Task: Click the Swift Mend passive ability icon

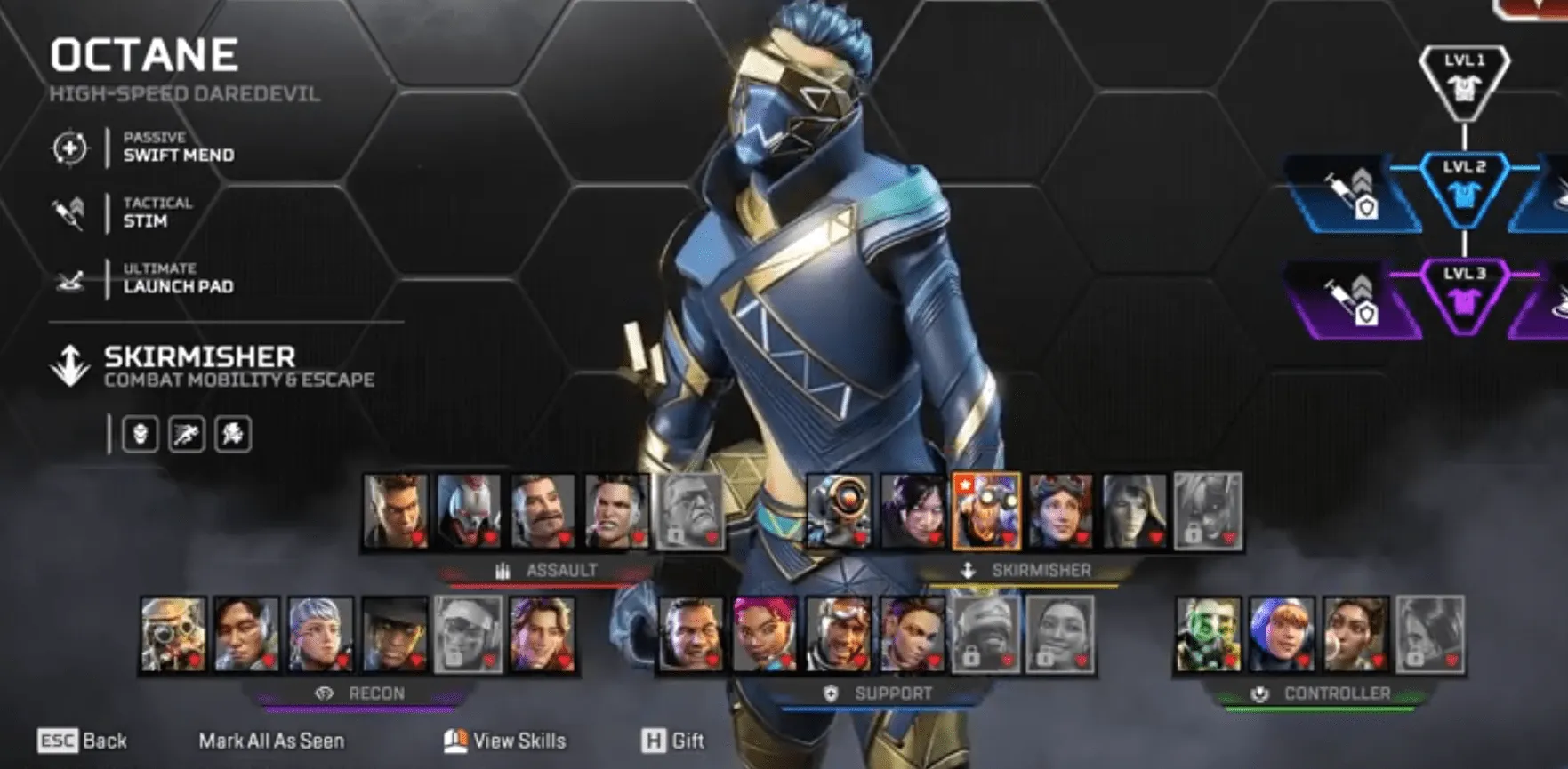Action: point(71,148)
